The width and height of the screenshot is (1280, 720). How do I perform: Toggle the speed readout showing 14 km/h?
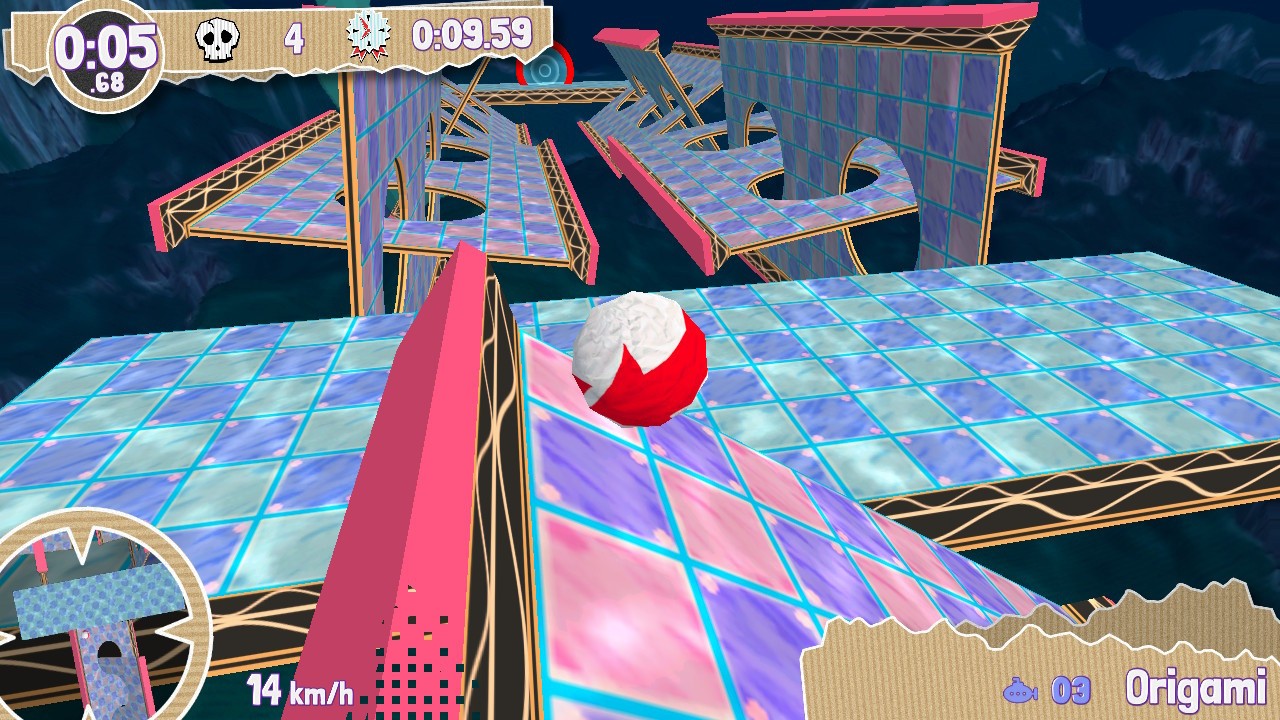[x=298, y=688]
